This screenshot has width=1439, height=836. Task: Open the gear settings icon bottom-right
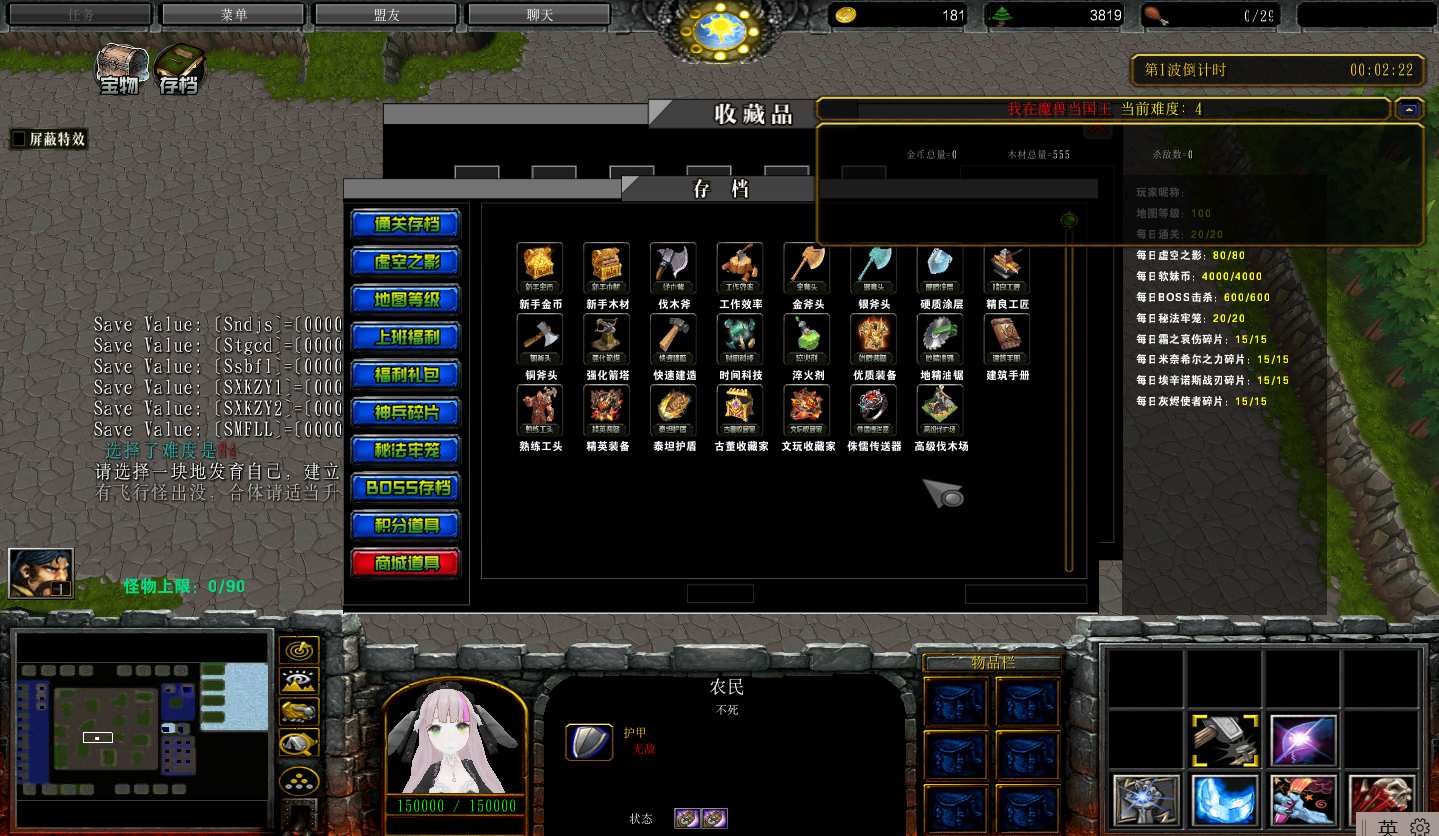click(x=1420, y=828)
